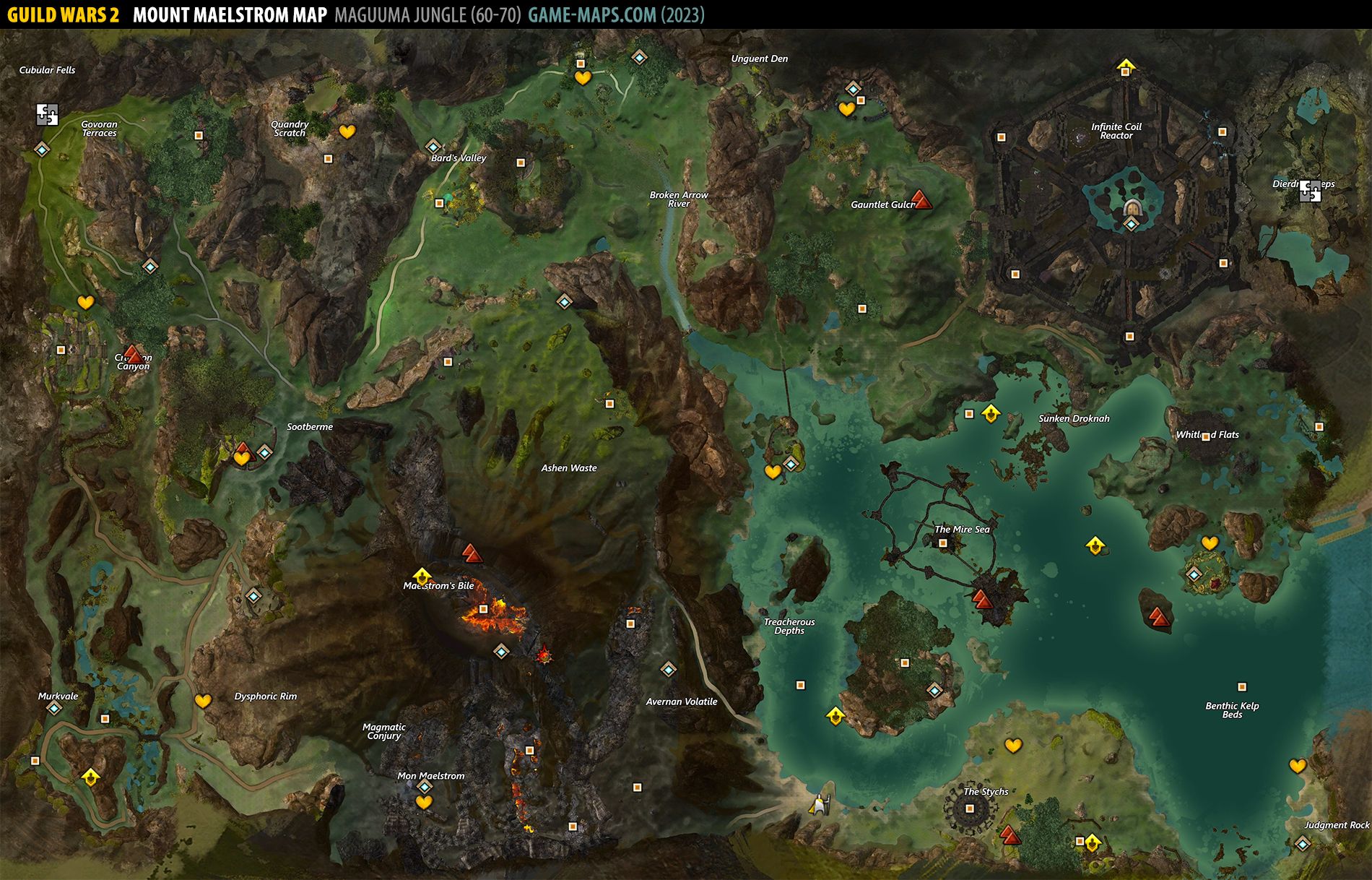Click the renown heart left of Dysphoric Rim

click(203, 701)
